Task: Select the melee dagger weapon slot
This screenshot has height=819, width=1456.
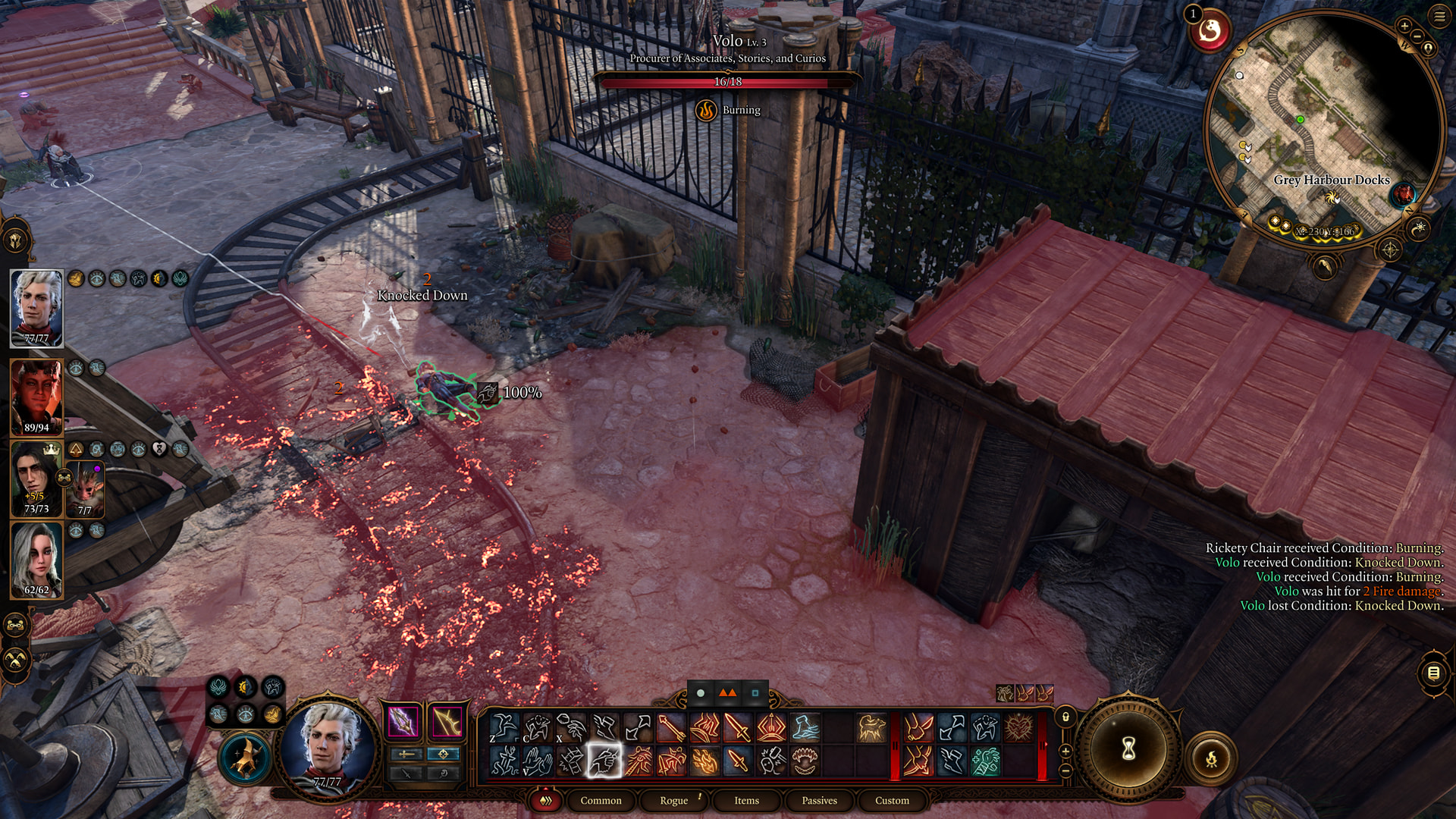Action: click(x=403, y=722)
